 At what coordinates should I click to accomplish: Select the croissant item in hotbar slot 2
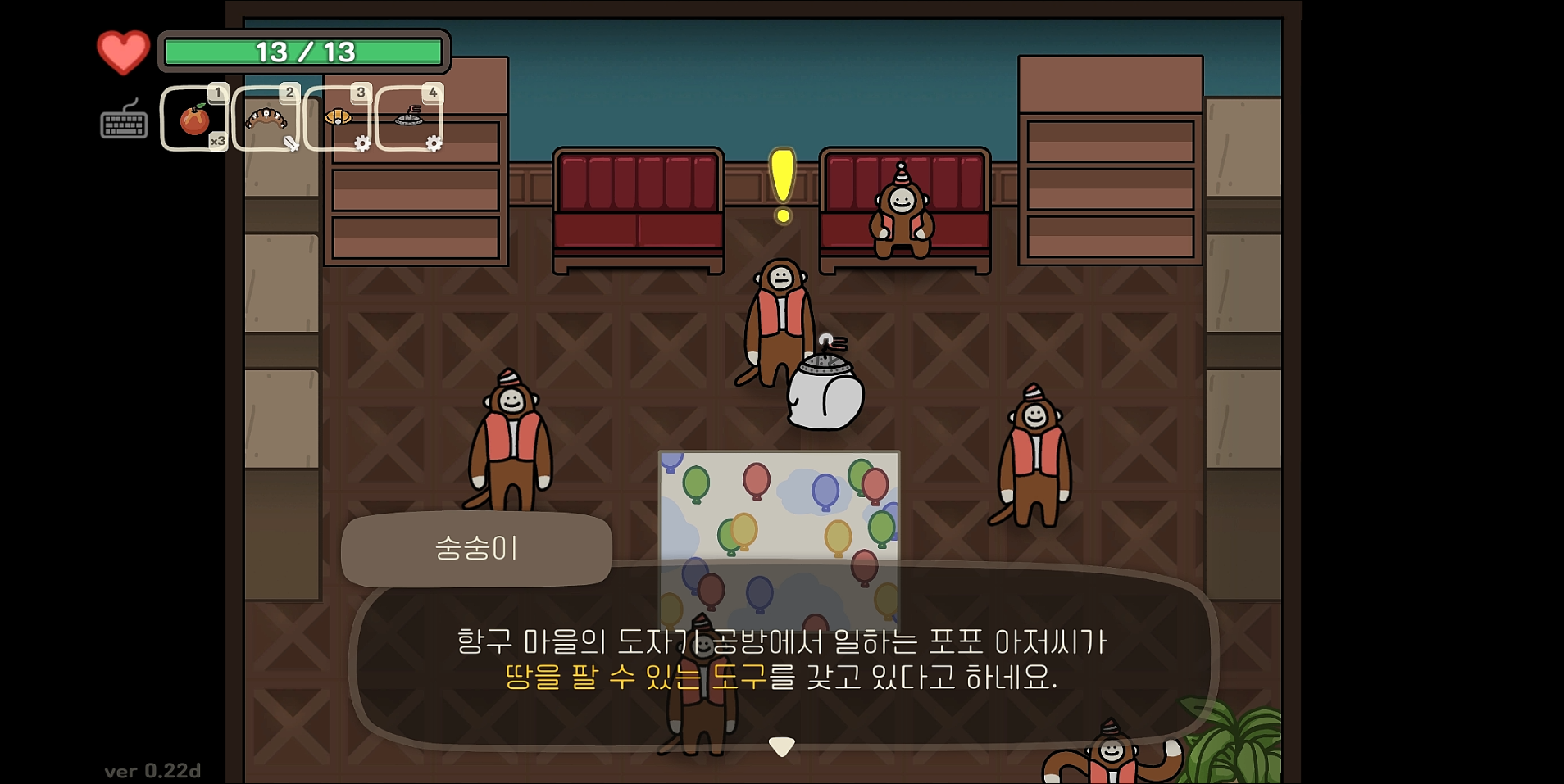pyautogui.click(x=265, y=119)
